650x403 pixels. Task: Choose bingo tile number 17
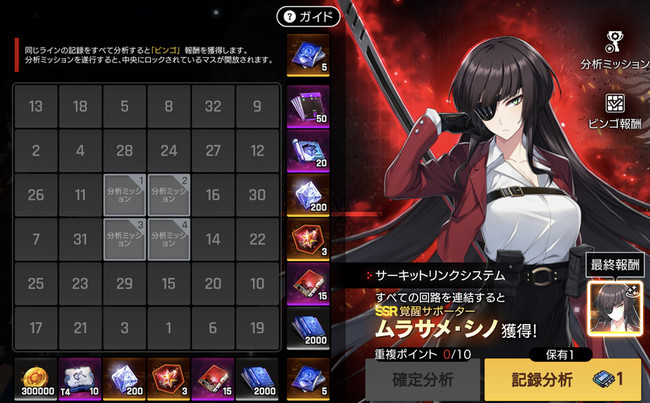pyautogui.click(x=36, y=327)
